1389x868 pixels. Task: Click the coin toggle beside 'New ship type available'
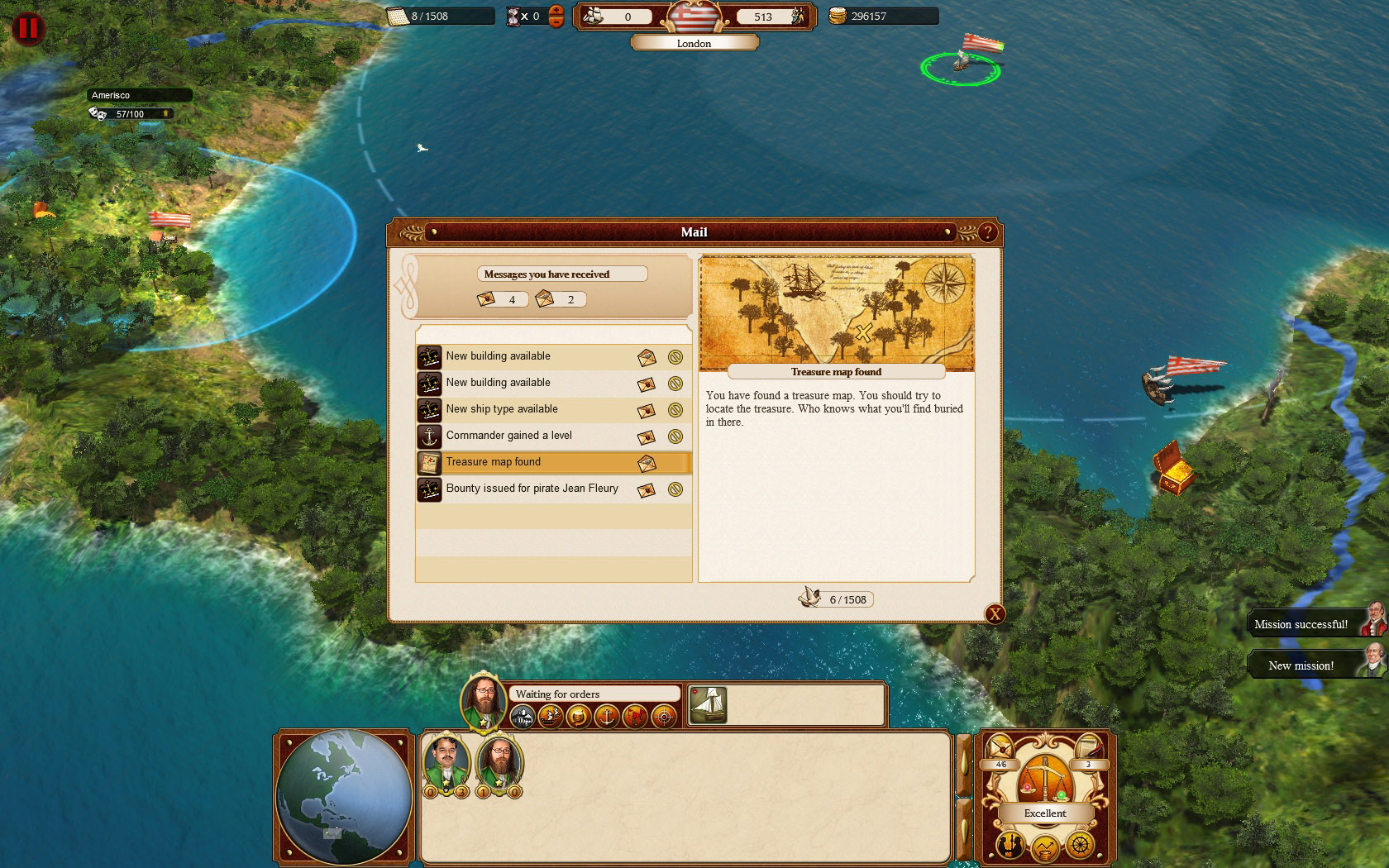(x=675, y=410)
